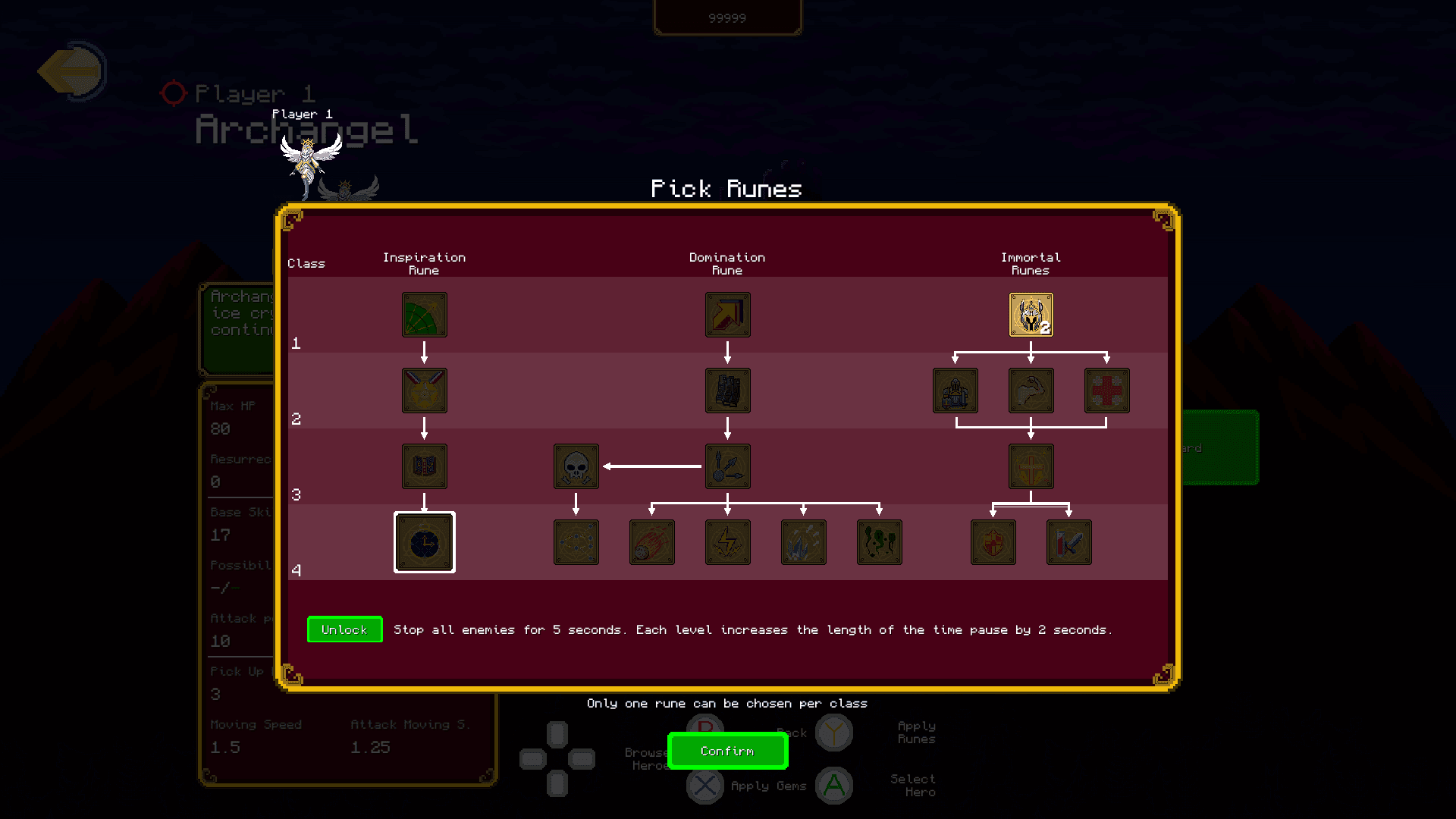Choose the sword and potion rune

(1068, 542)
